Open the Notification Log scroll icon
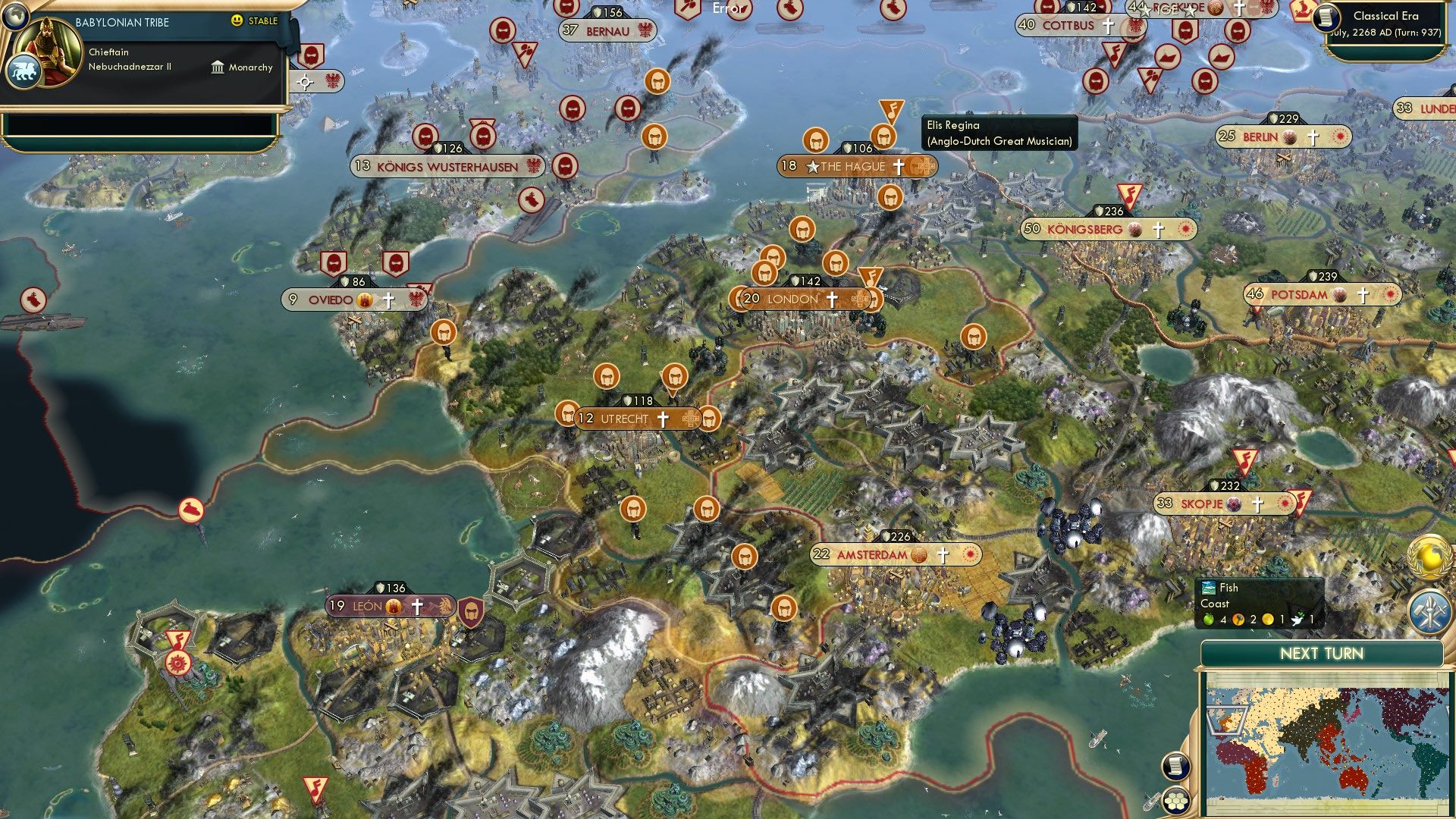This screenshot has height=819, width=1456. coord(1175,767)
